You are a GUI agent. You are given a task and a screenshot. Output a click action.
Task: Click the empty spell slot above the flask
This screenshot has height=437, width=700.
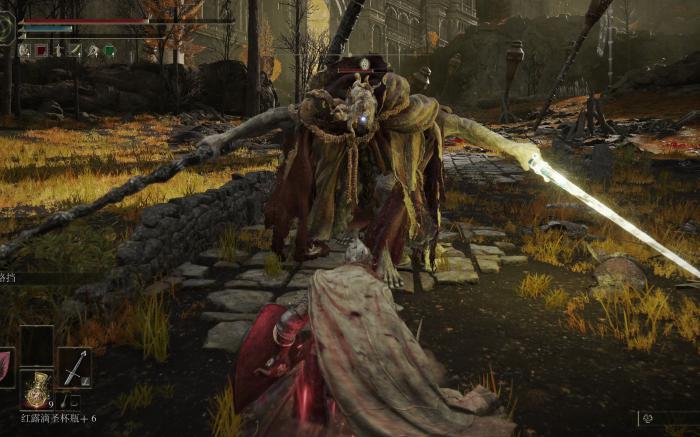tap(37, 345)
